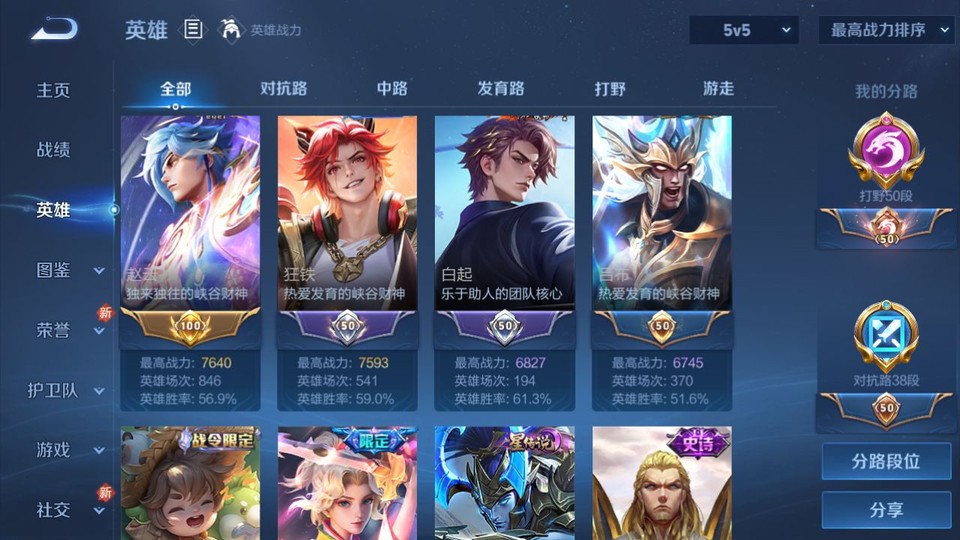The image size is (960, 540).
Task: Tap the 分享 share button
Action: pos(886,510)
